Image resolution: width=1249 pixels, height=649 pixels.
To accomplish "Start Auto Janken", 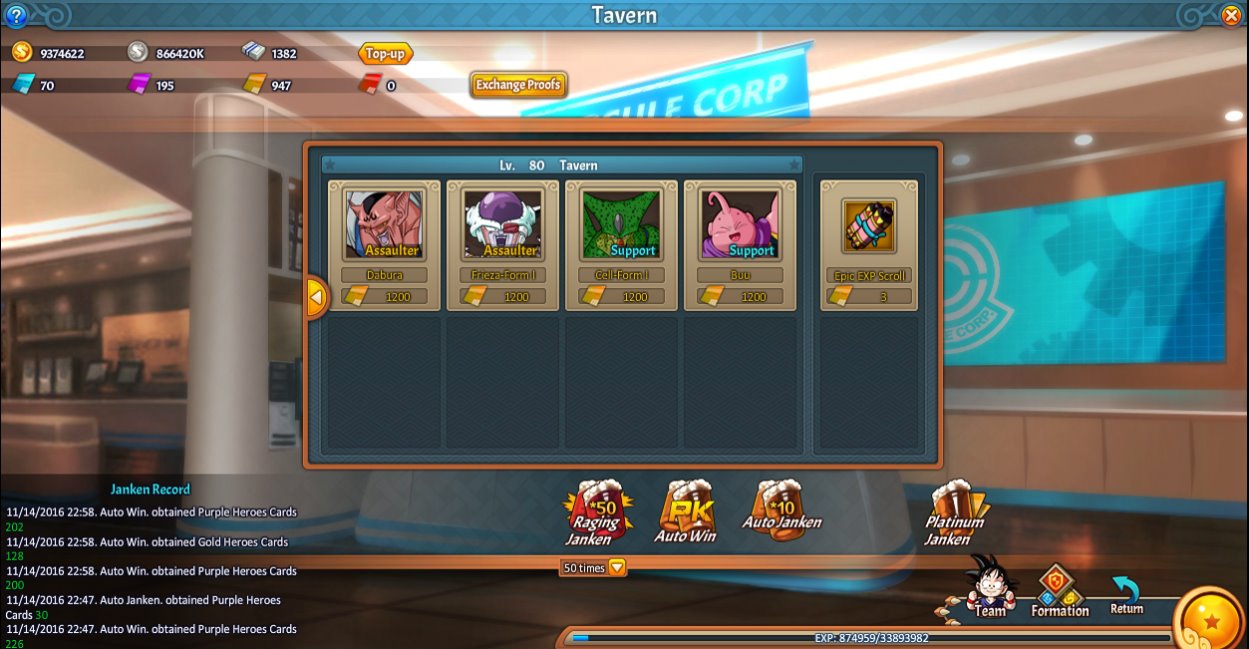I will (781, 510).
